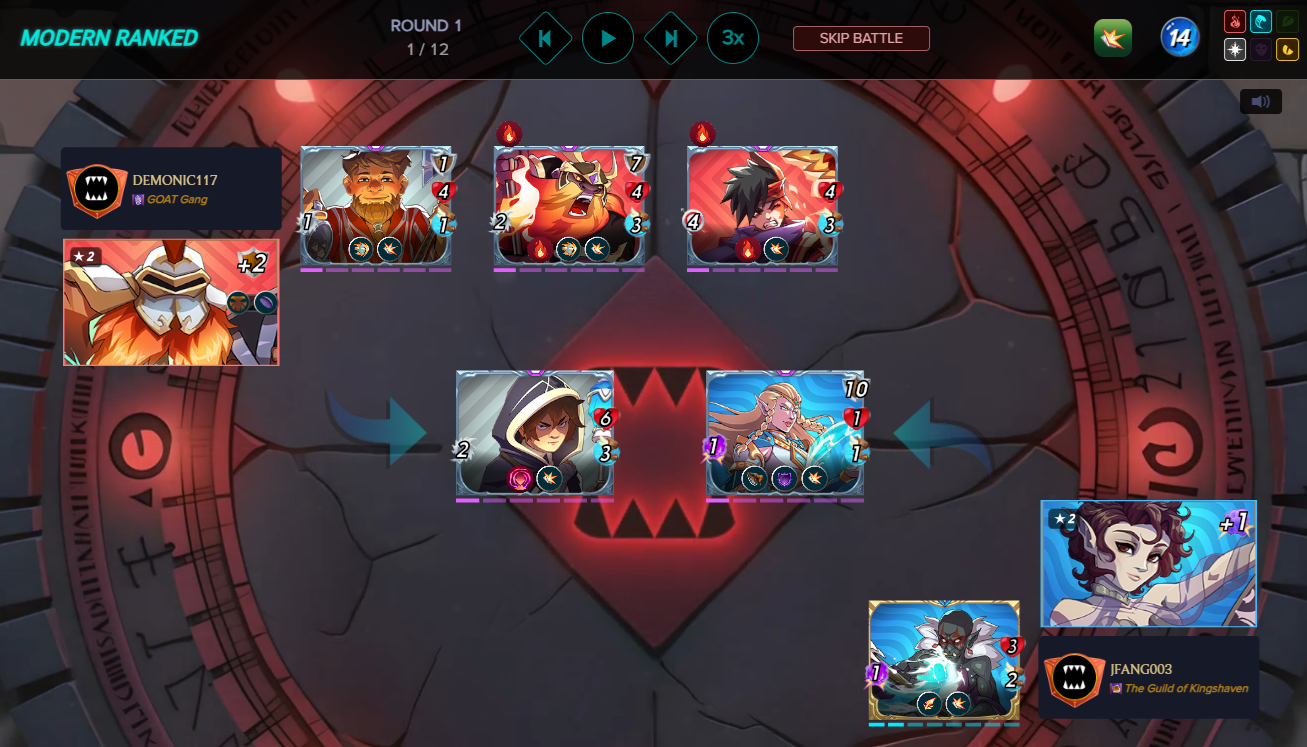Click the life element icon
This screenshot has height=747, width=1307.
tap(1235, 49)
